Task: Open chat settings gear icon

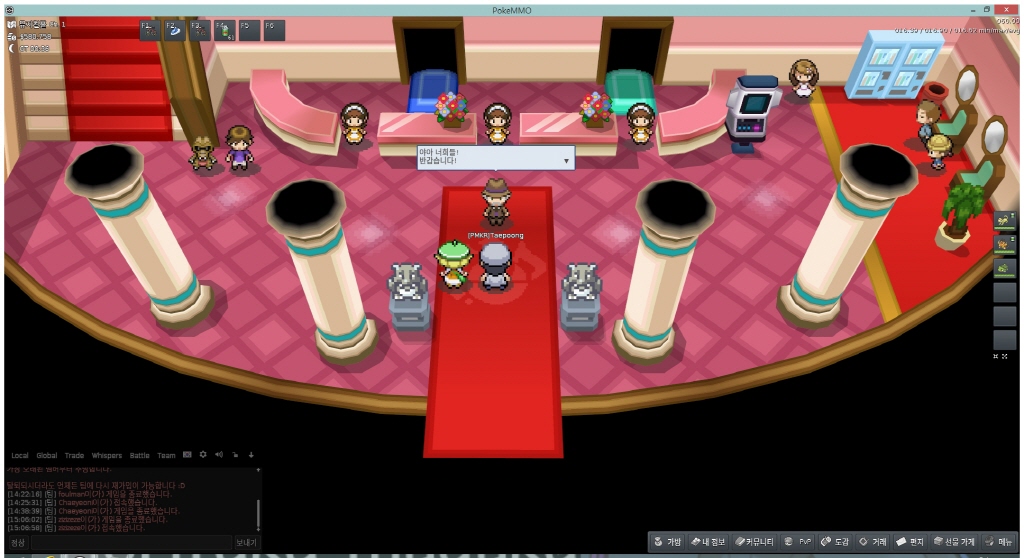Action: coord(203,454)
